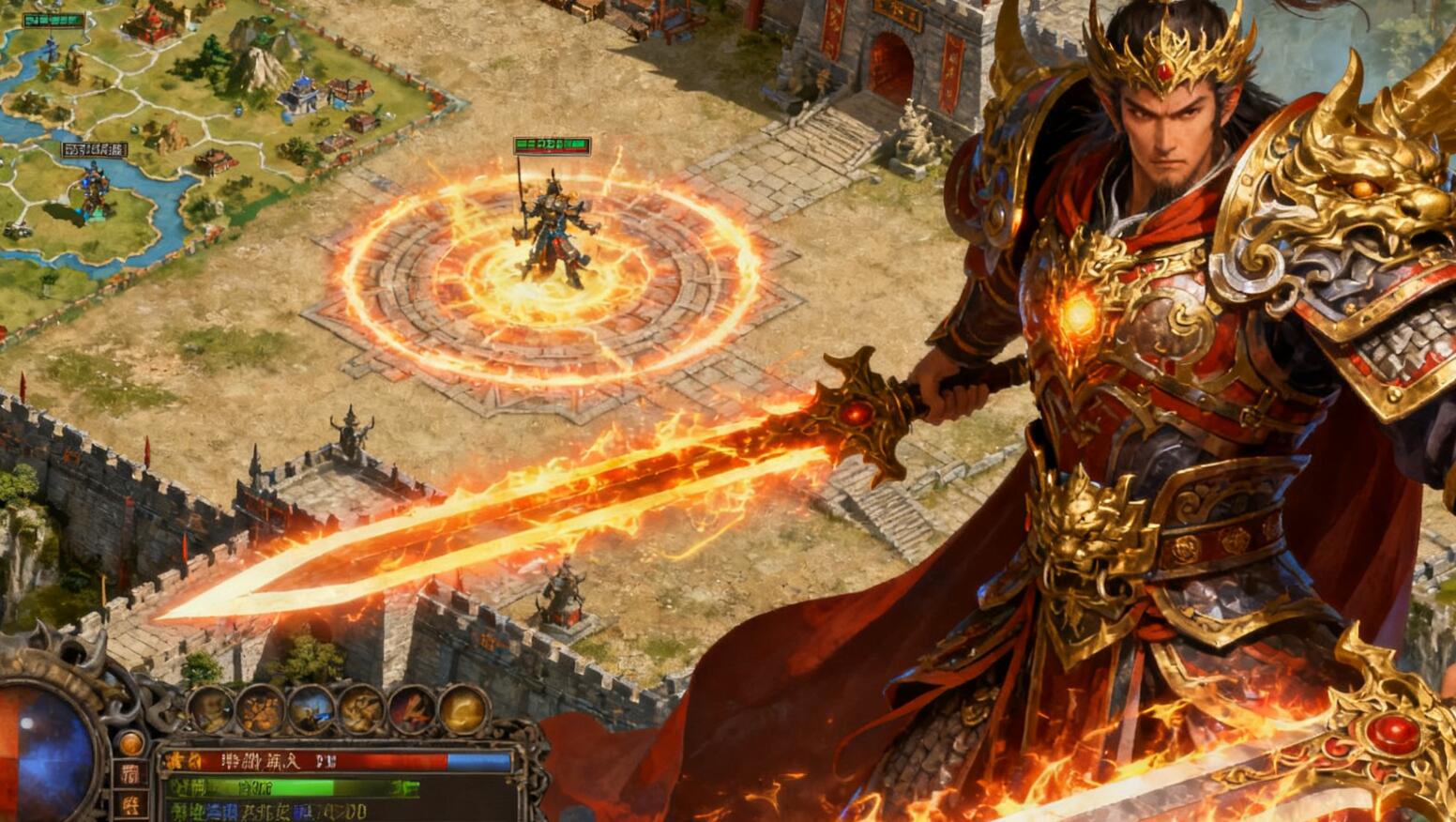Use the blue sky warrior skill
This screenshot has width=1456, height=822.
click(x=311, y=710)
